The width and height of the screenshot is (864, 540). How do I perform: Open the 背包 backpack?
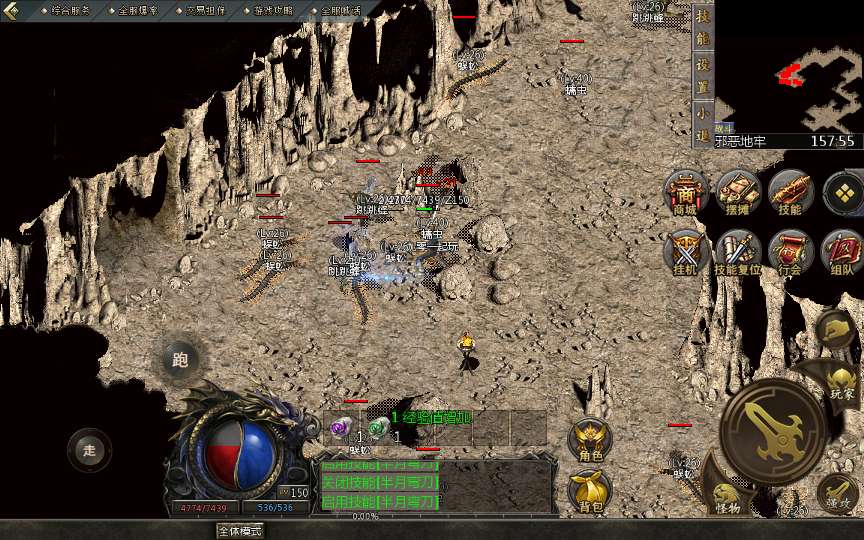click(590, 490)
